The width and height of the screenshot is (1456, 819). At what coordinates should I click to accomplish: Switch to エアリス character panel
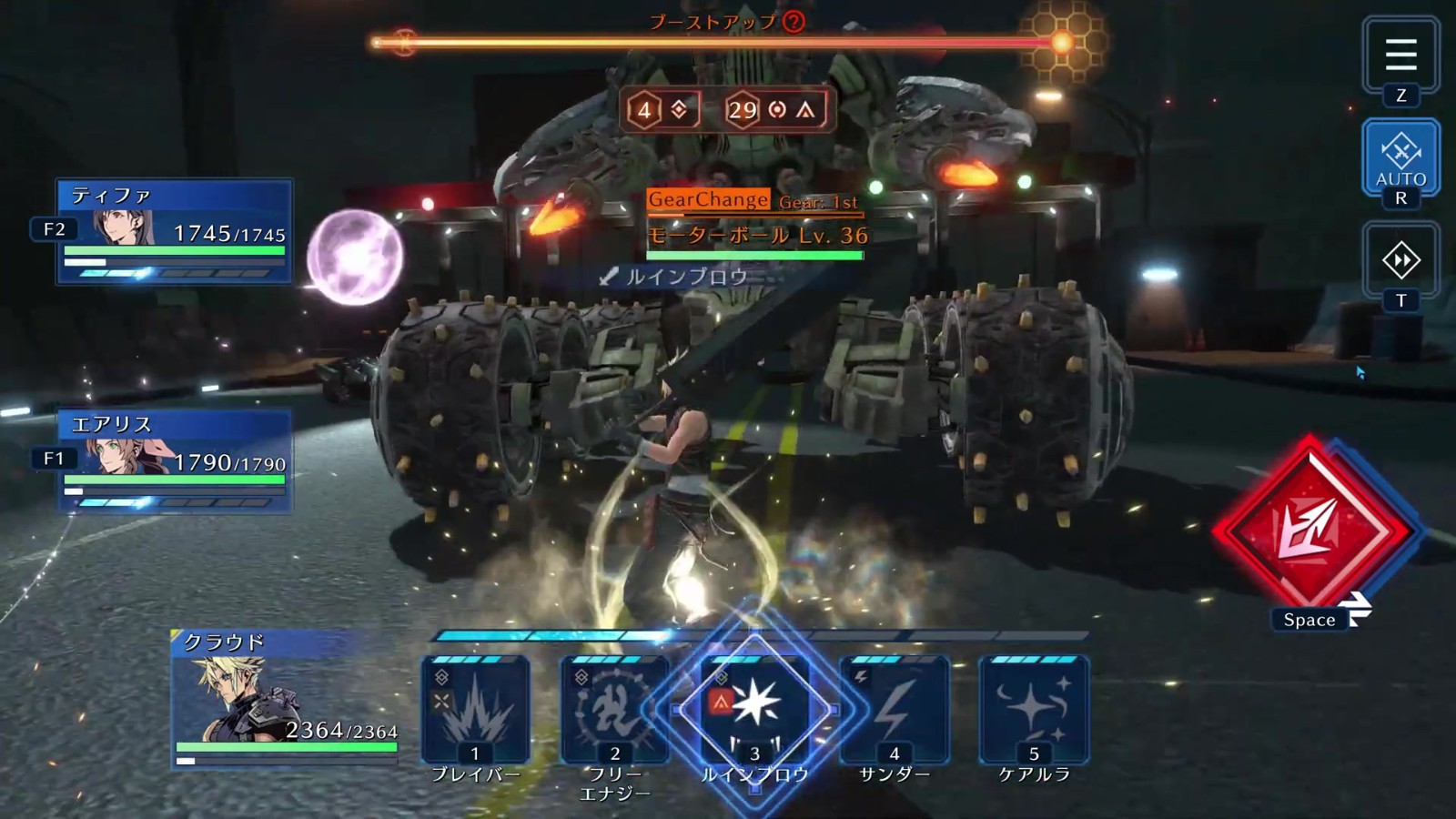(x=175, y=460)
